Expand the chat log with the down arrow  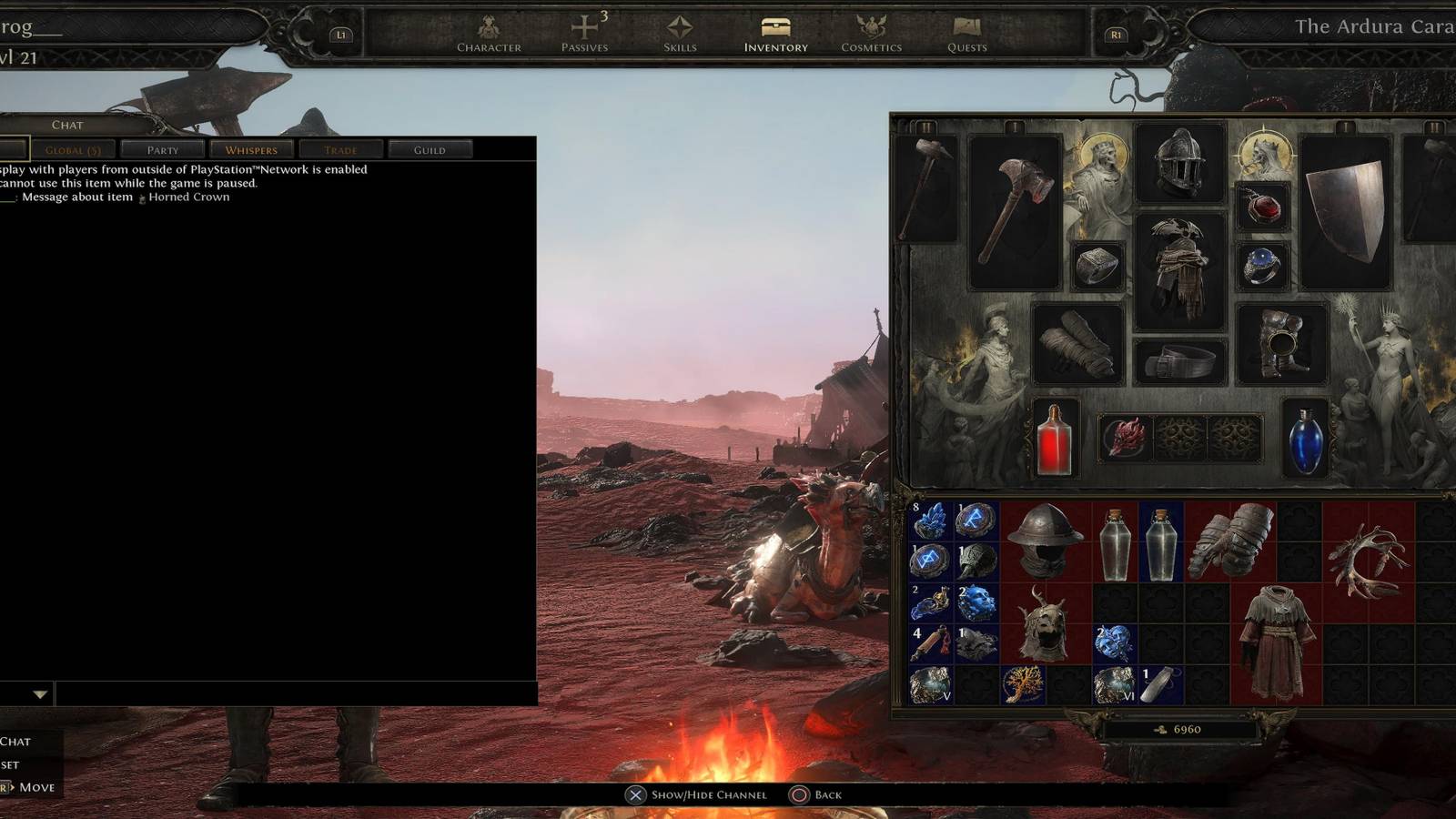[38, 693]
